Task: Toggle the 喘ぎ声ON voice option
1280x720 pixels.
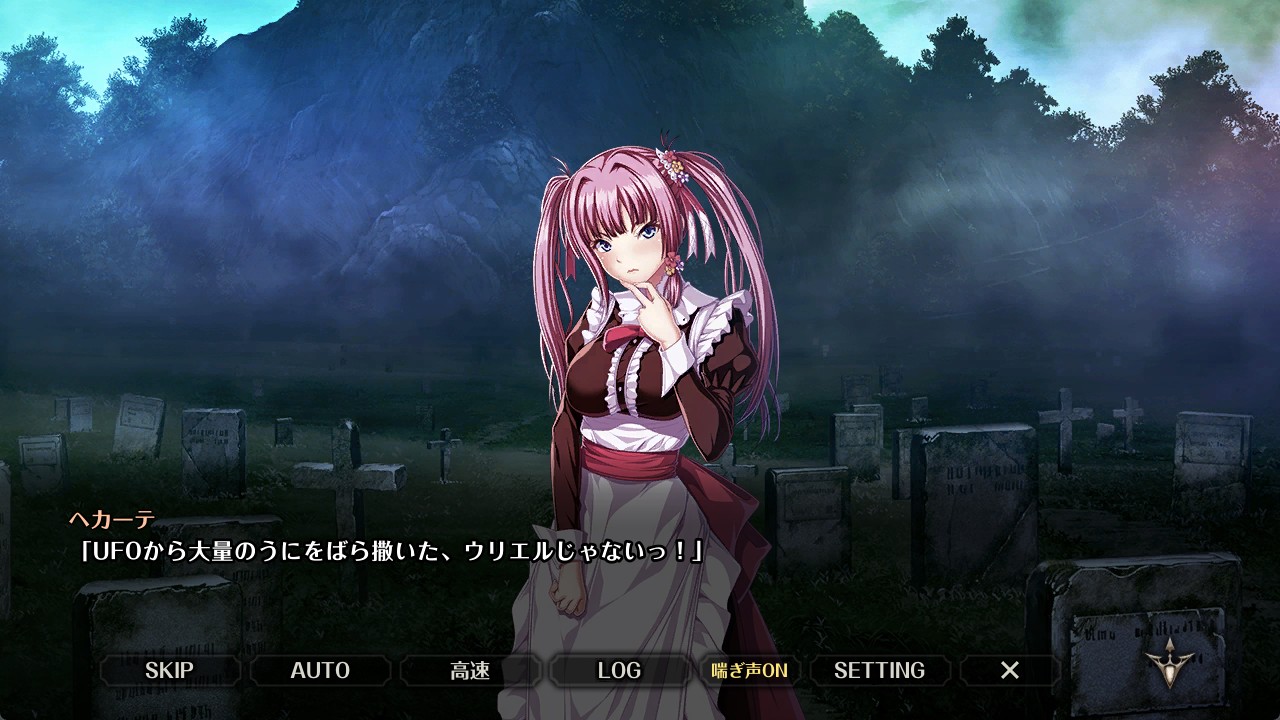Action: point(749,670)
